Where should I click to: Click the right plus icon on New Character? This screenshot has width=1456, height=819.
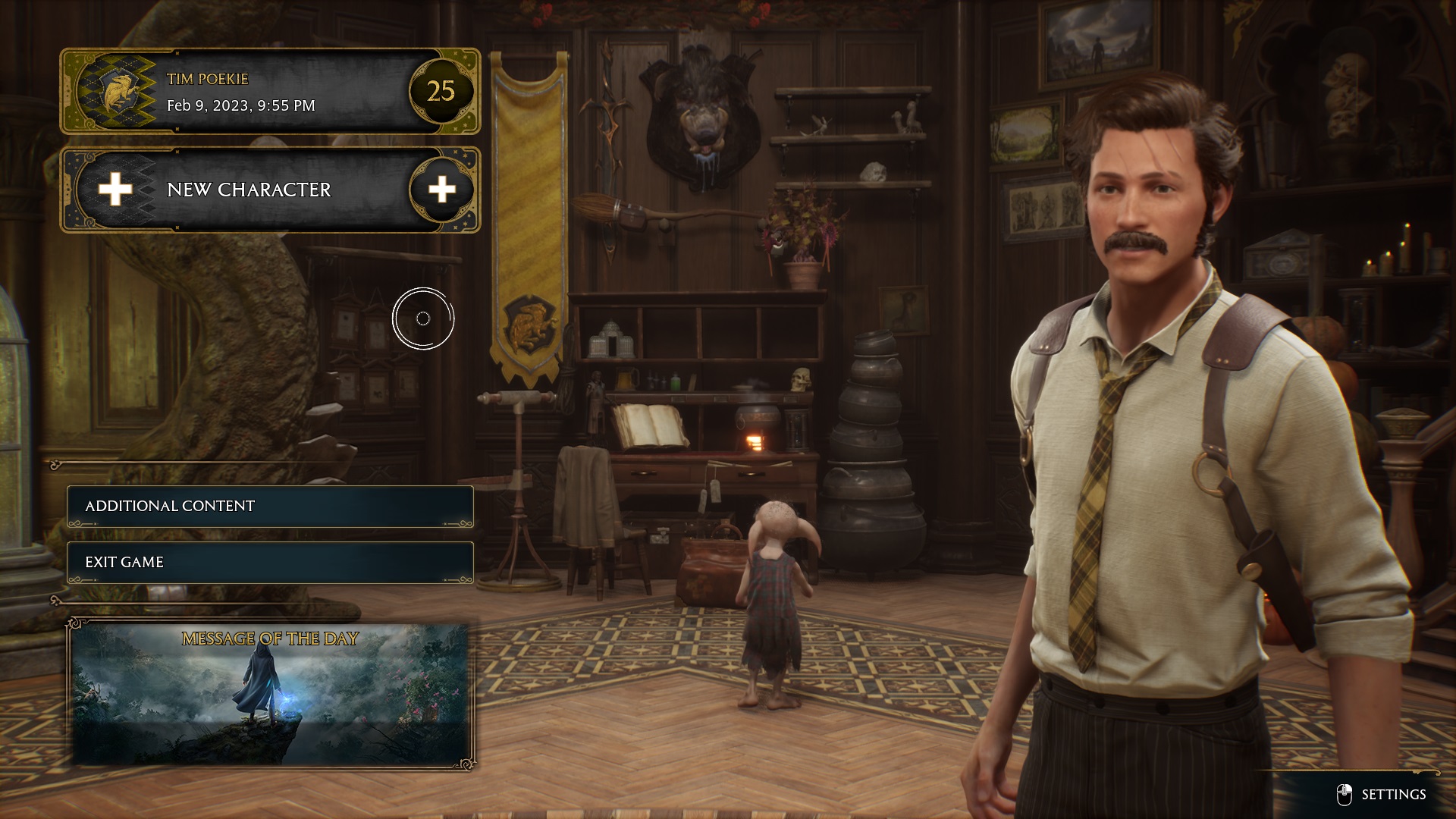(x=441, y=190)
